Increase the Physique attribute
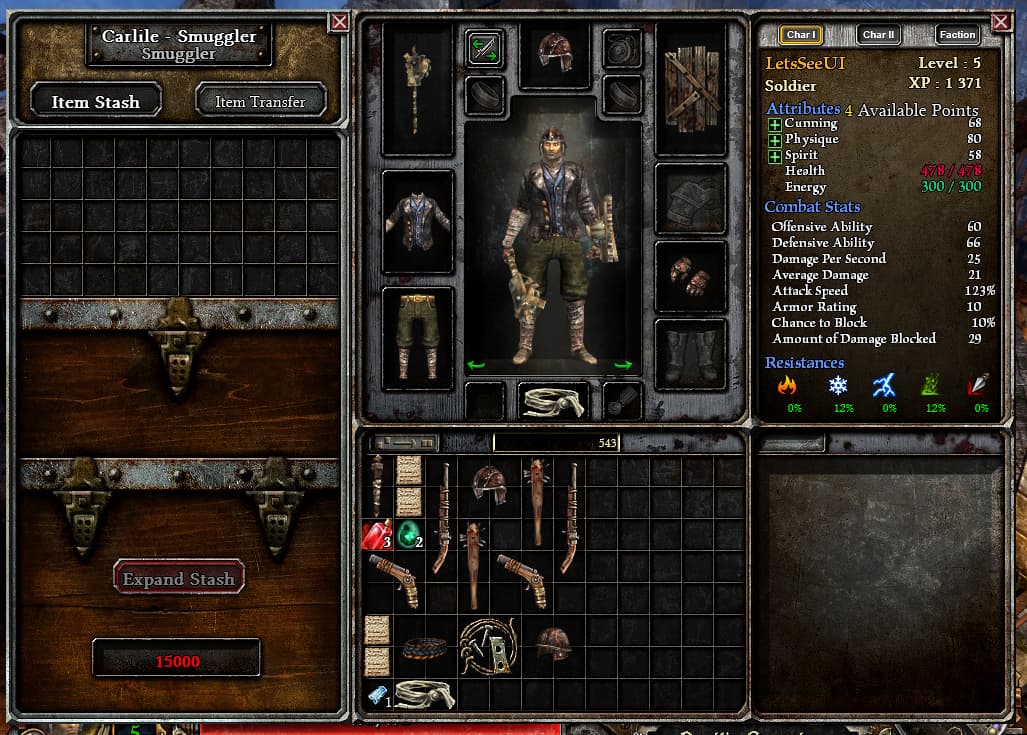The width and height of the screenshot is (1027, 735). coord(775,140)
